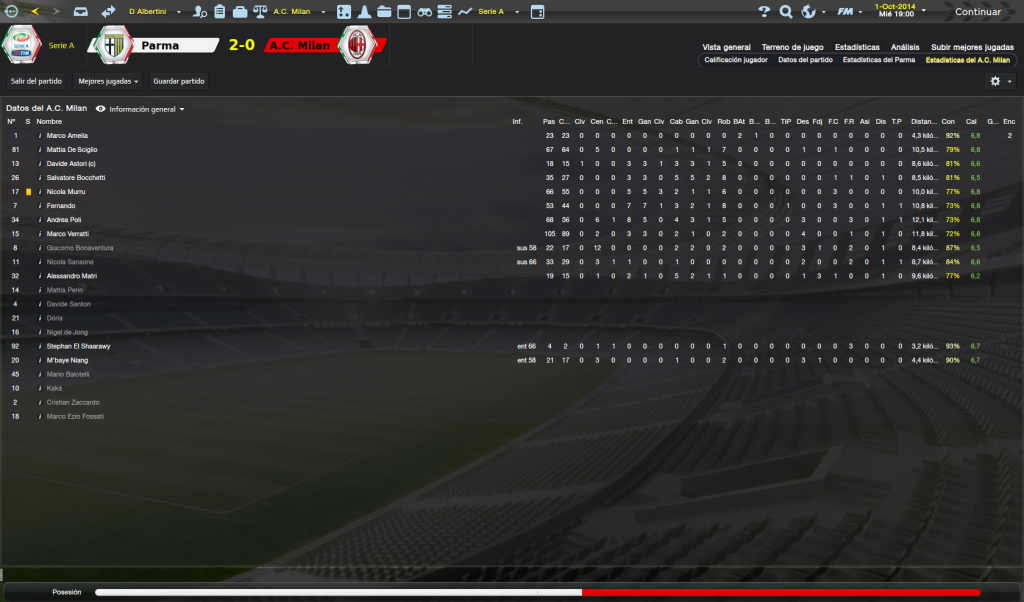Screen dimensions: 1024x602
Task: Open the FM menu dropdown
Action: [850, 12]
